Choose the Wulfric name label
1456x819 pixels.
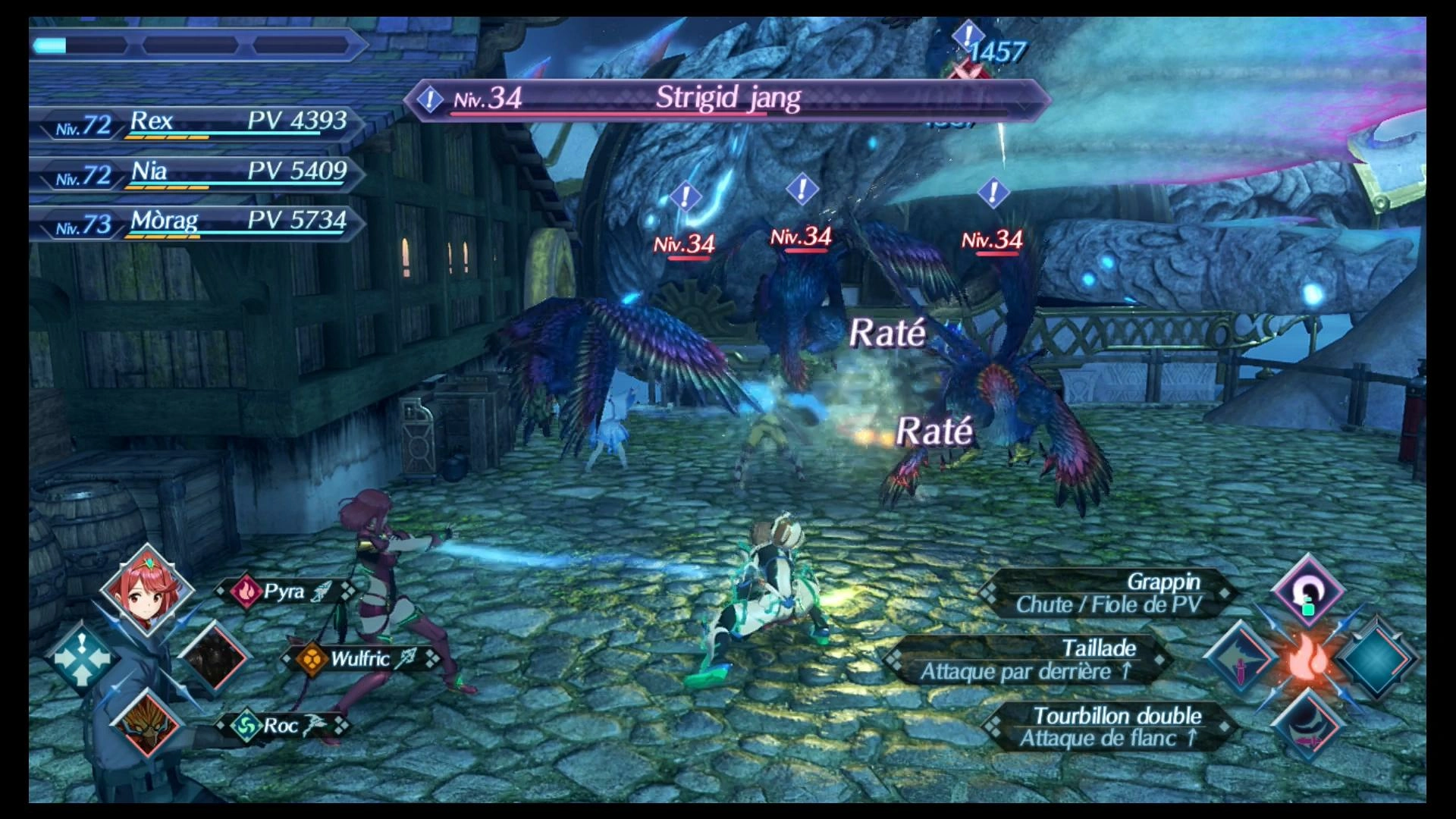point(361,658)
